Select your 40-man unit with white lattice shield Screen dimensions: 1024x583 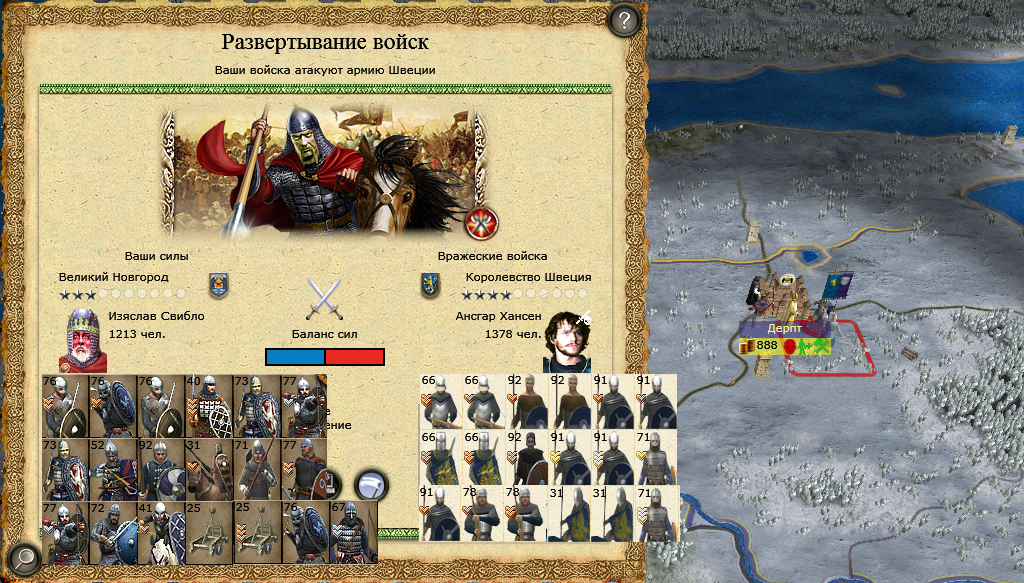[x=208, y=405]
